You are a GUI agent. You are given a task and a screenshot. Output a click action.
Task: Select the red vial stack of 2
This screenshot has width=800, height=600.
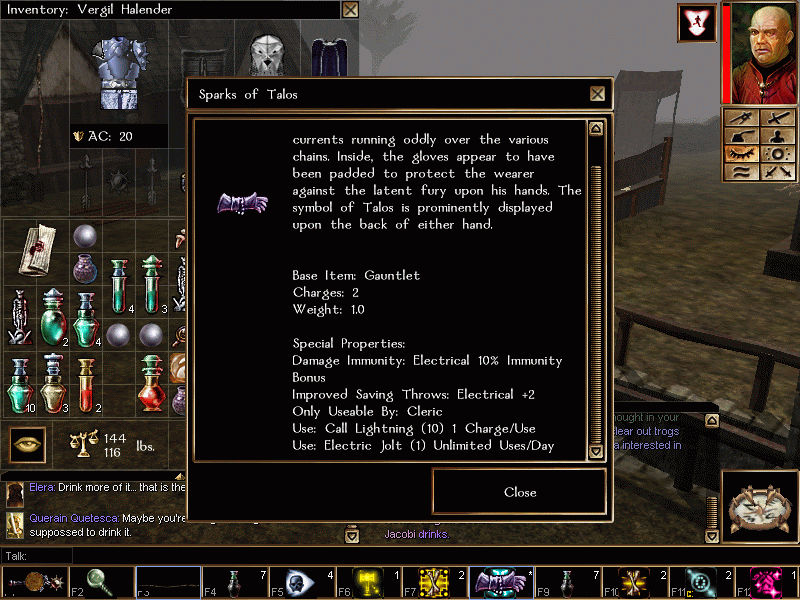point(87,382)
